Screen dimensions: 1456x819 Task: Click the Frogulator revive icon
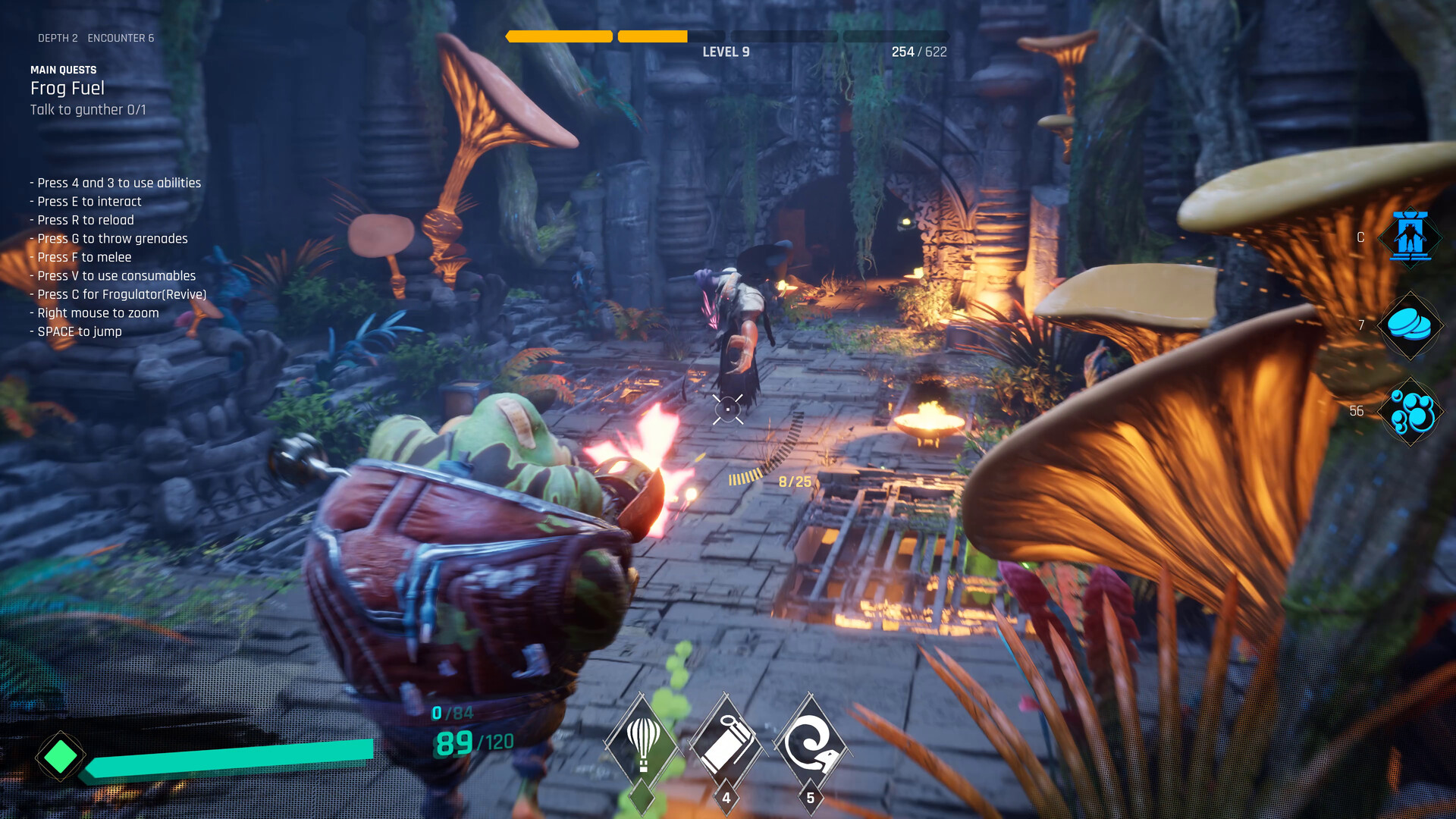point(1410,238)
